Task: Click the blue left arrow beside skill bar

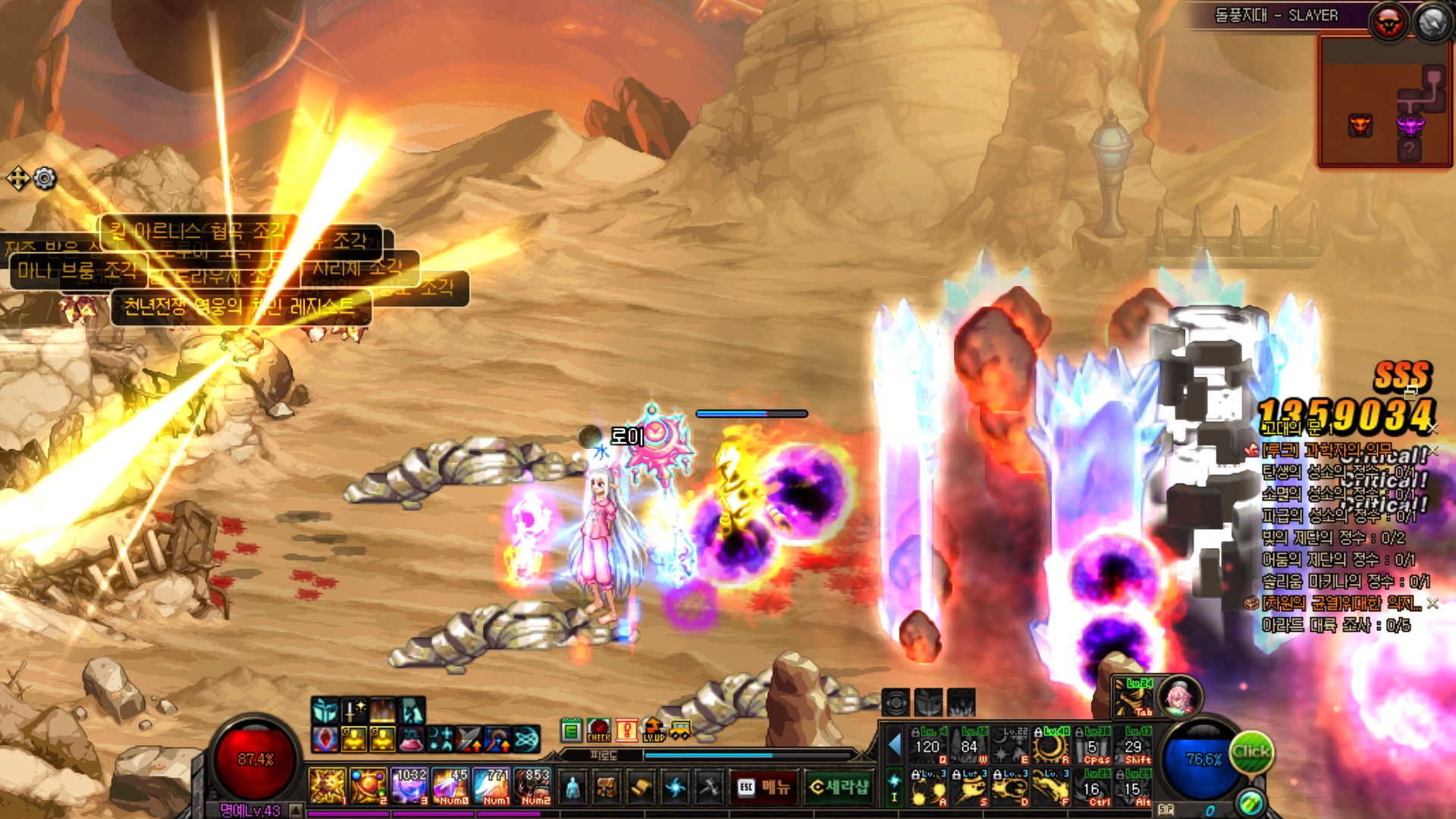Action: (895, 745)
